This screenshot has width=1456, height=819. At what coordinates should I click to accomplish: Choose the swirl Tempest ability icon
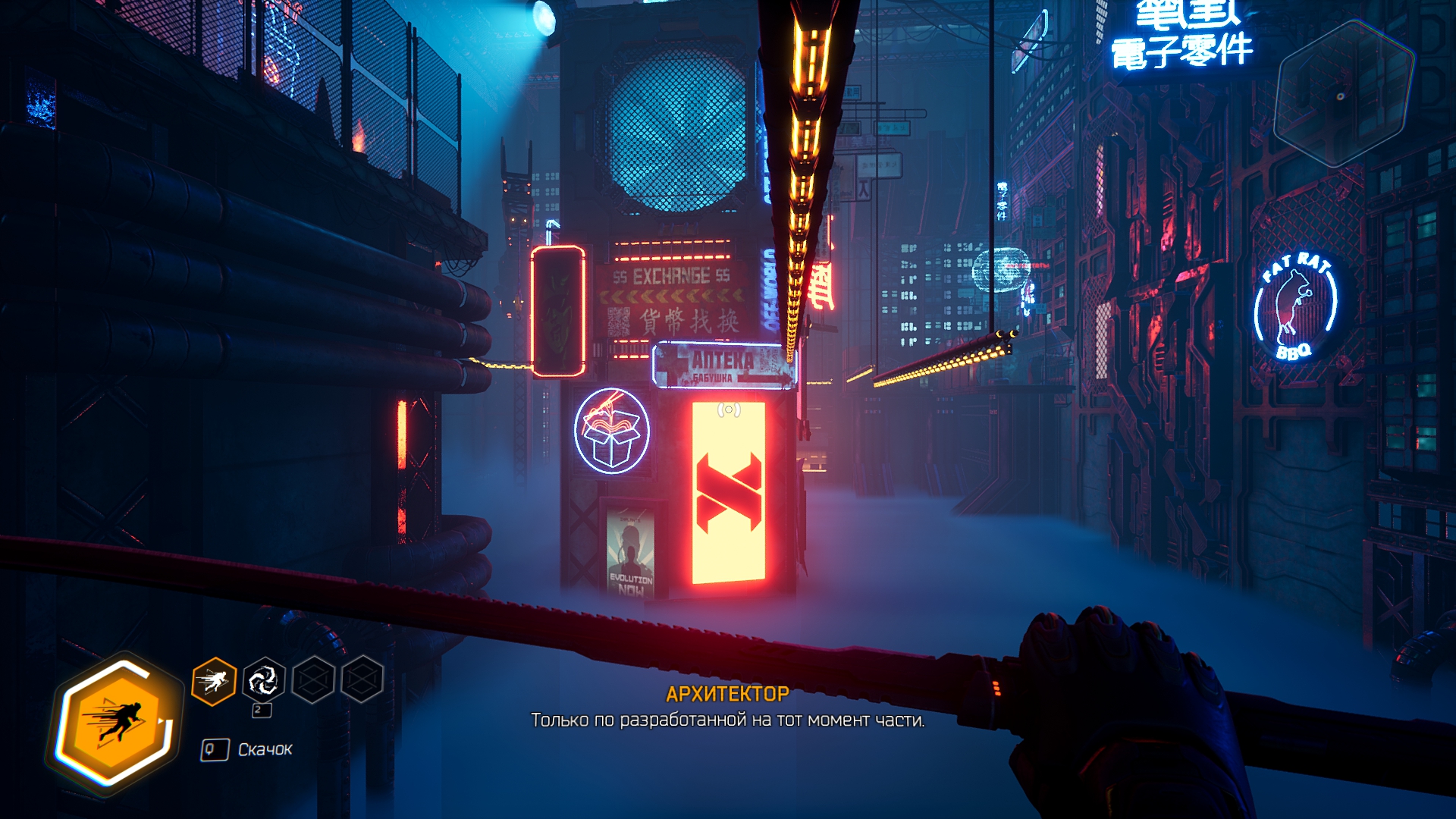click(263, 680)
